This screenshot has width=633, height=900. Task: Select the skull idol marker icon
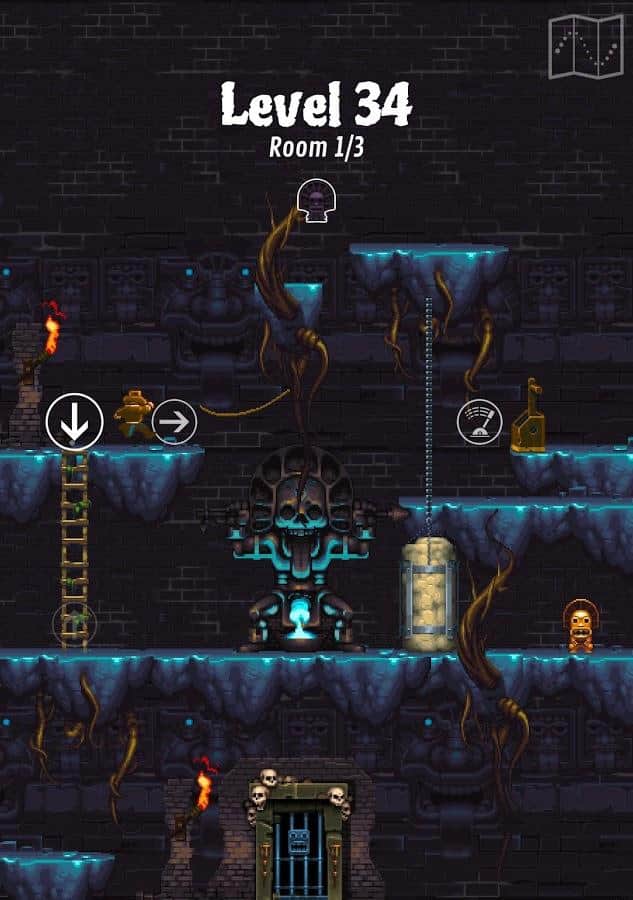point(315,201)
